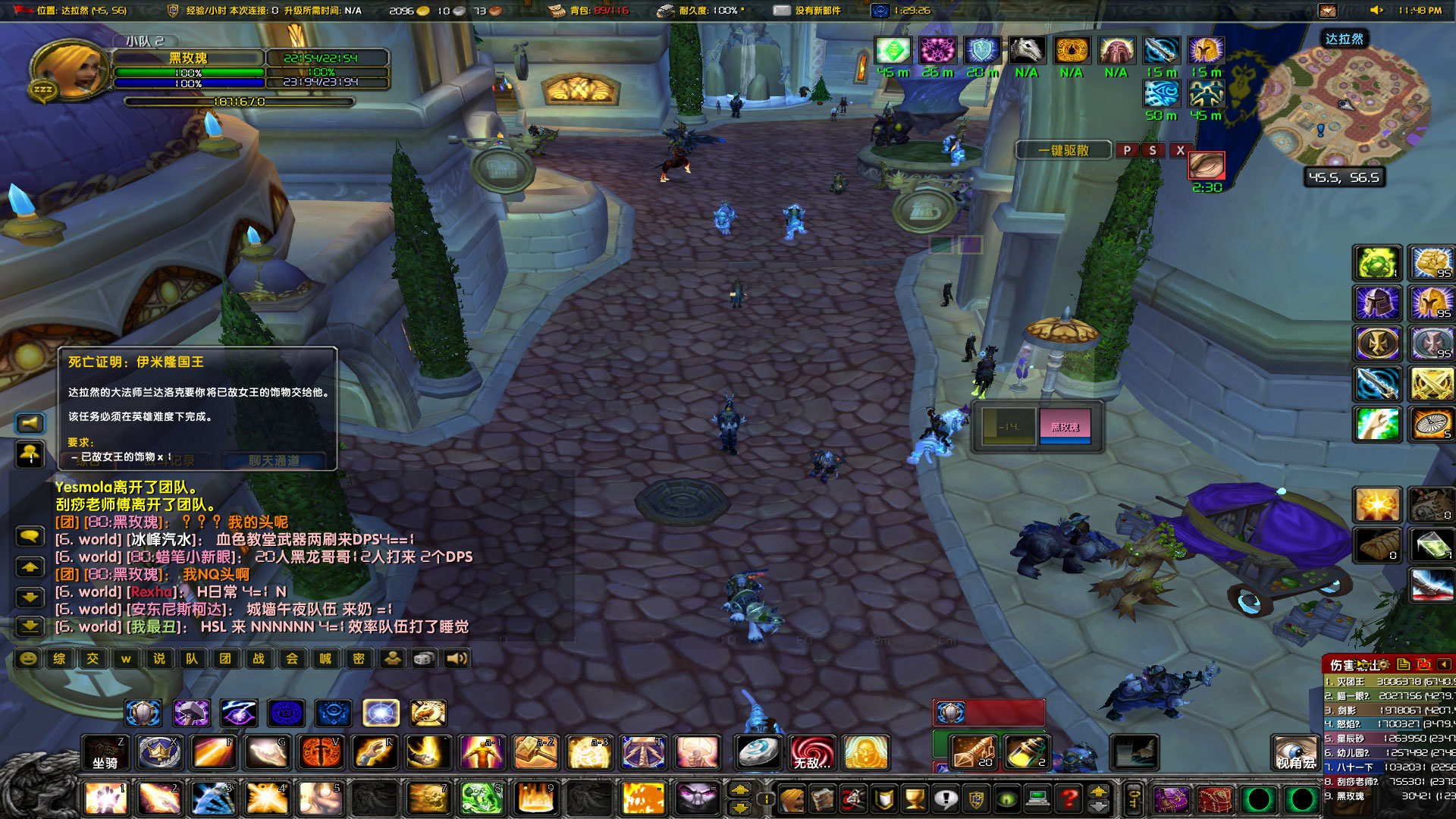Open the smiley emote icon on the chat bar
The image size is (1456, 819).
(28, 659)
